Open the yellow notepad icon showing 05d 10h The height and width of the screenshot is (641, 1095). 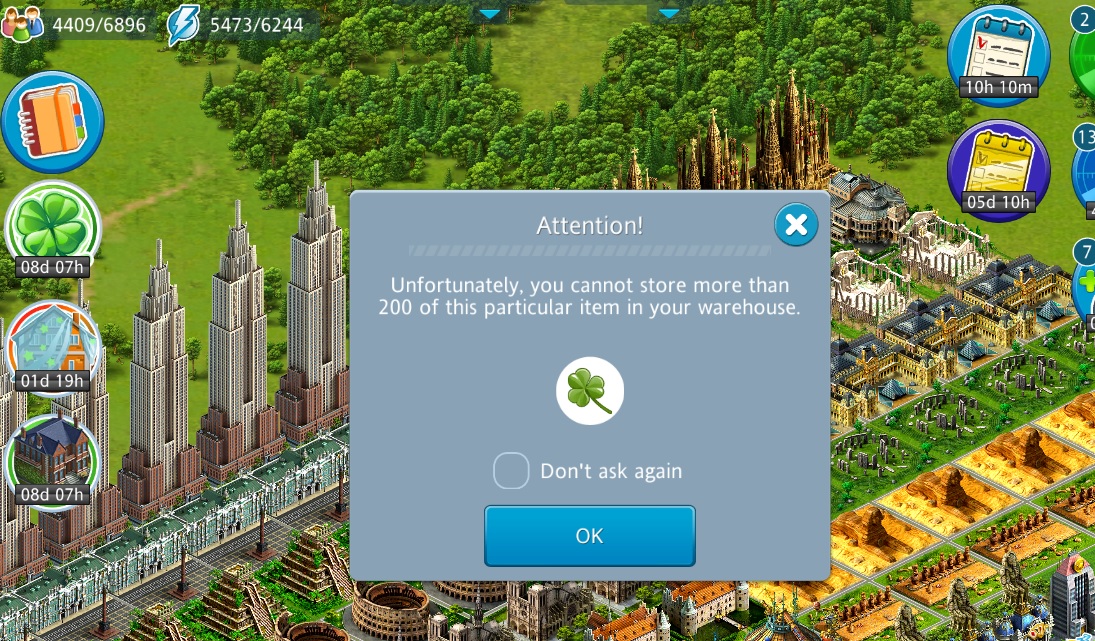(x=997, y=167)
